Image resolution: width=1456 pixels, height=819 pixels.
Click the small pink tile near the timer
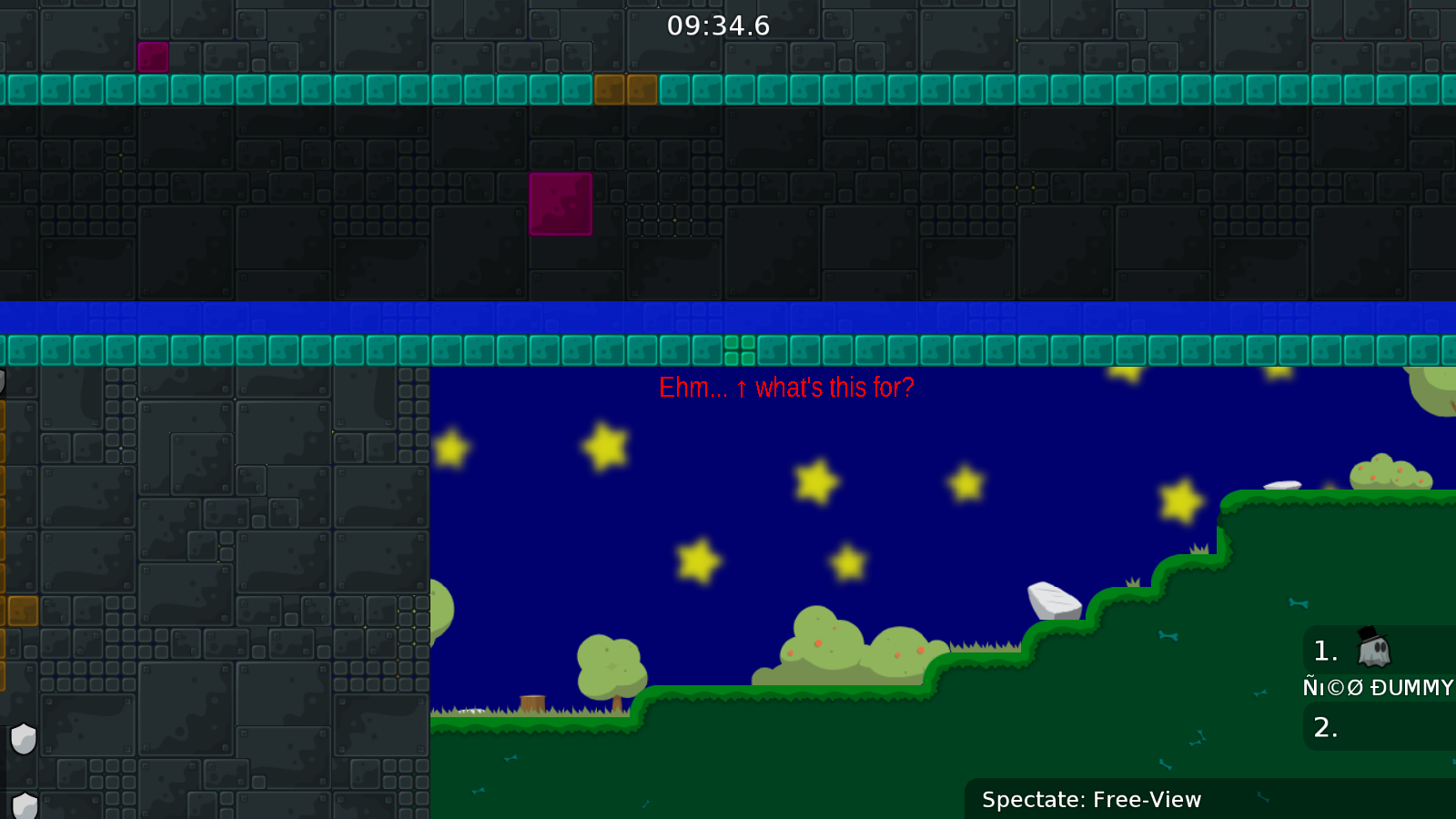pos(153,57)
